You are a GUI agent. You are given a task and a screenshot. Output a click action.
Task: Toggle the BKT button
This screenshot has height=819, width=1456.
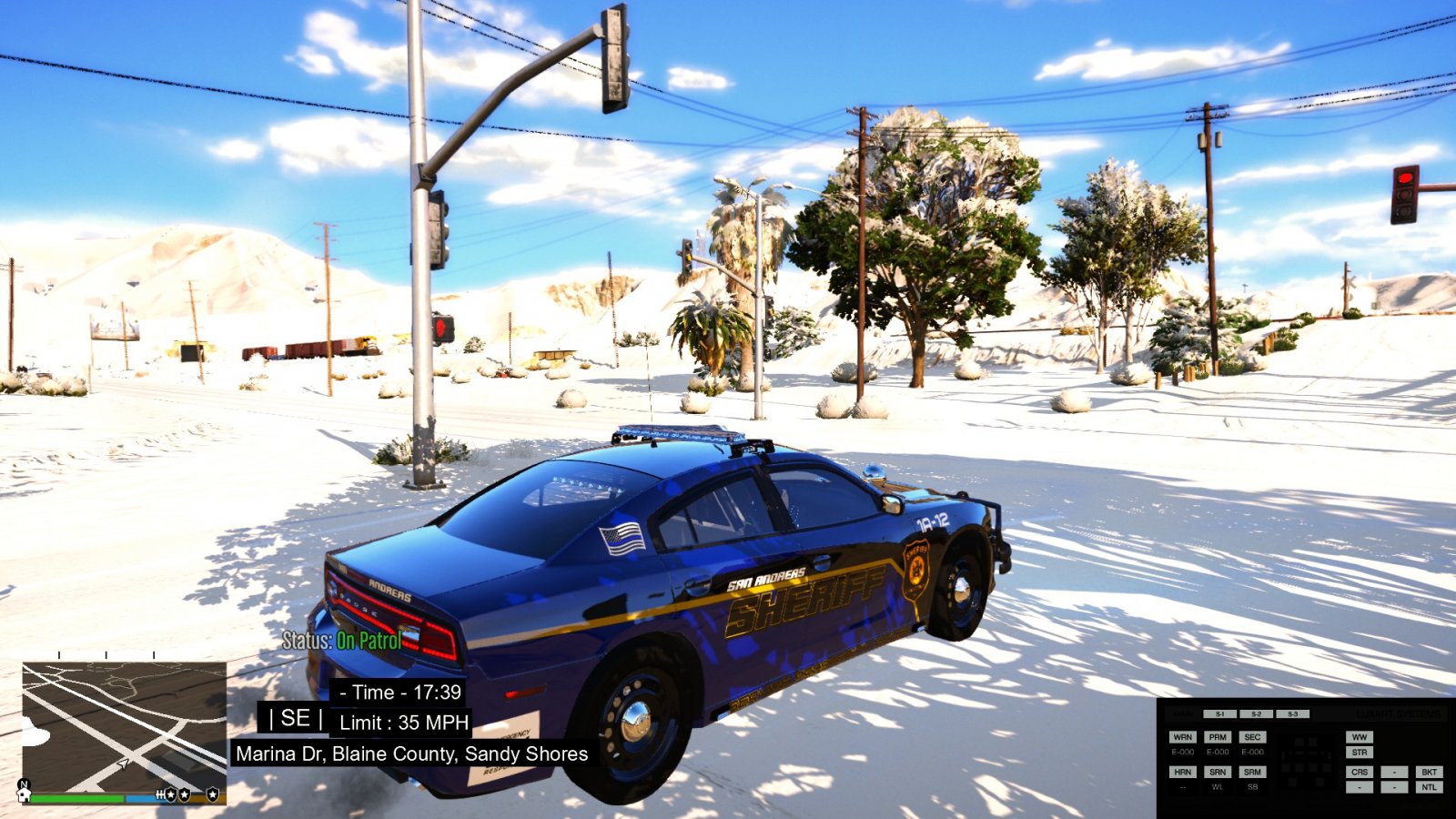click(x=1429, y=772)
